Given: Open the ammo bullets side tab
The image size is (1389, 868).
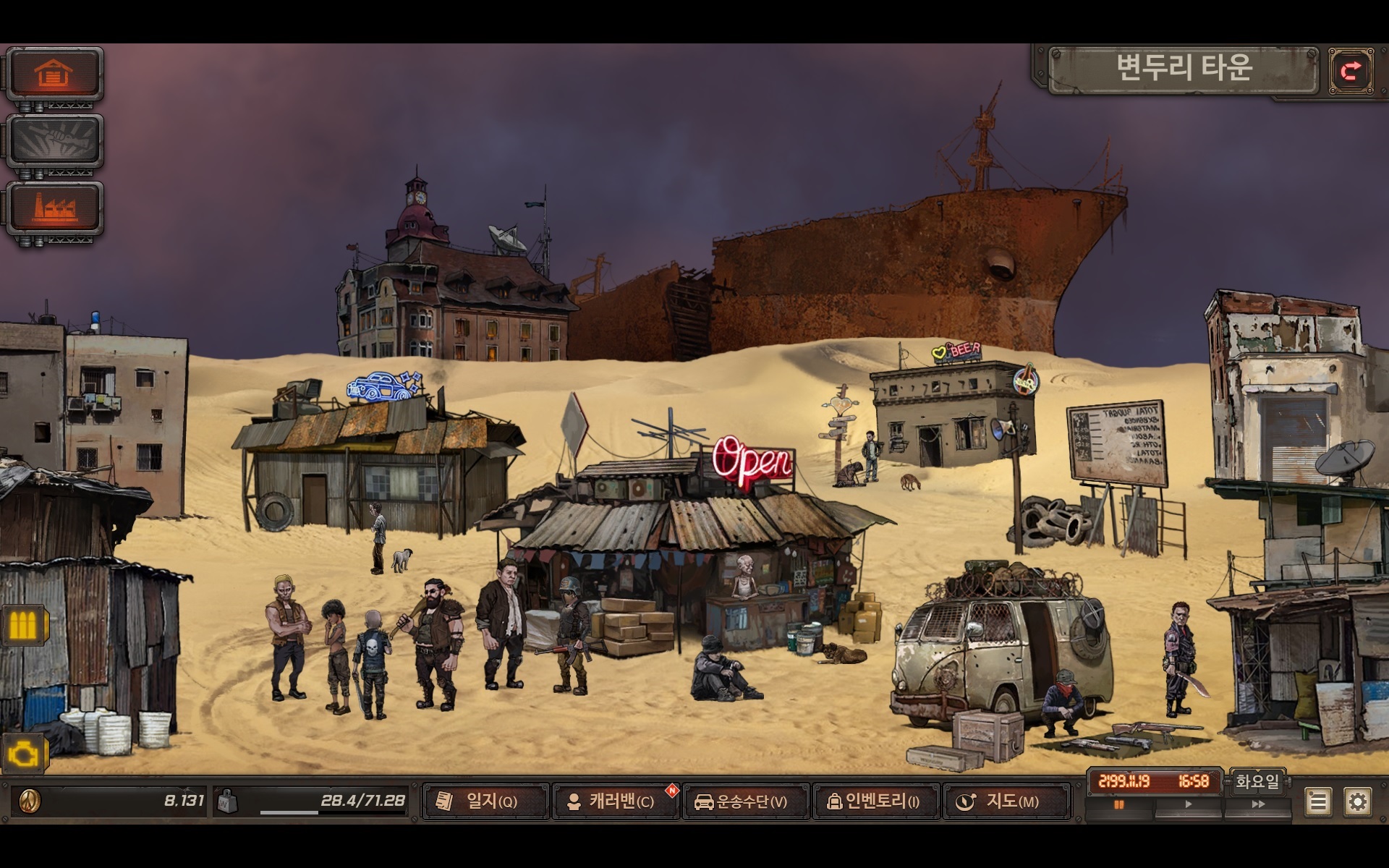Looking at the screenshot, I should (x=23, y=625).
